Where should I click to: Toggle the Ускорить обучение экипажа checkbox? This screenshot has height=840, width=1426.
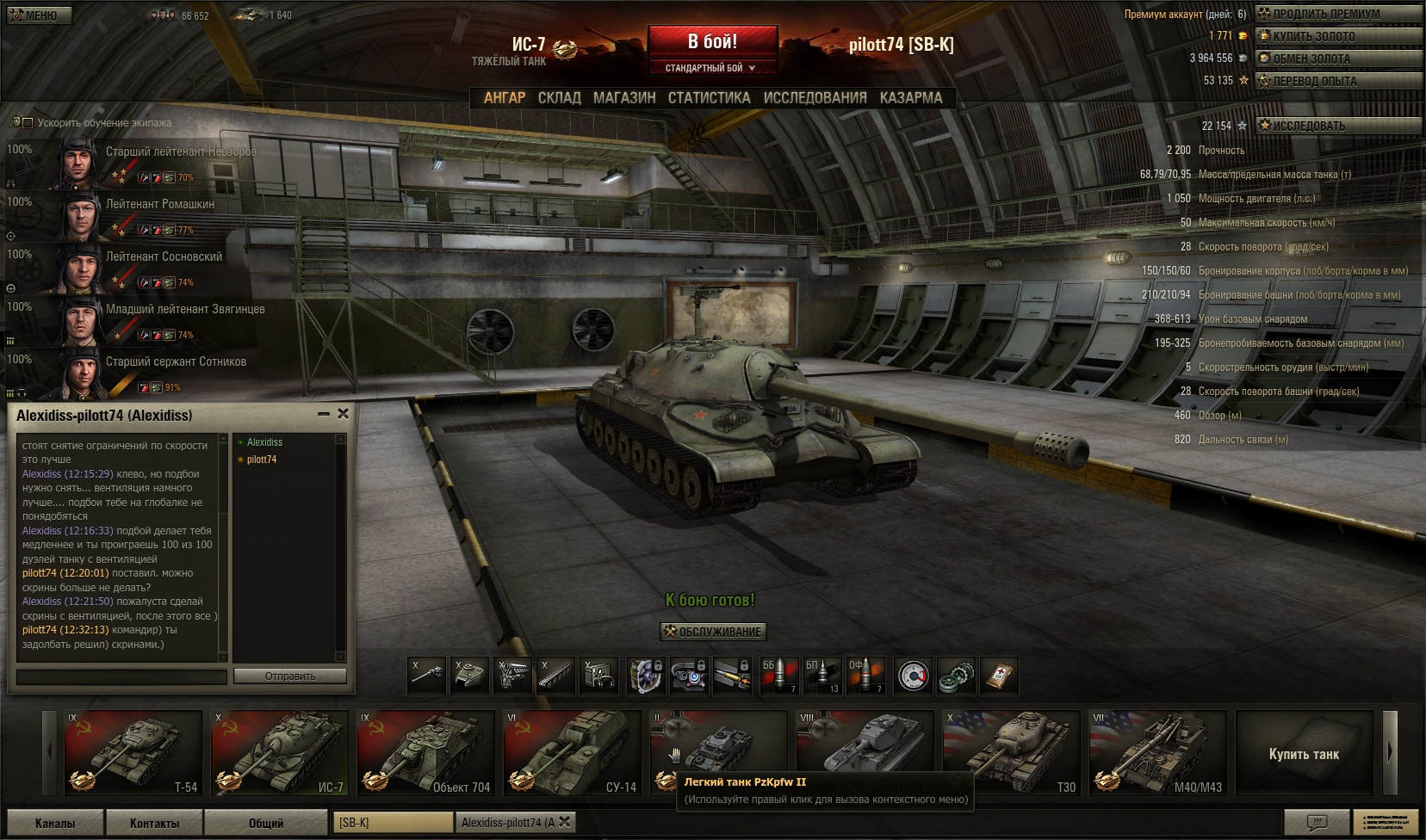(28, 123)
